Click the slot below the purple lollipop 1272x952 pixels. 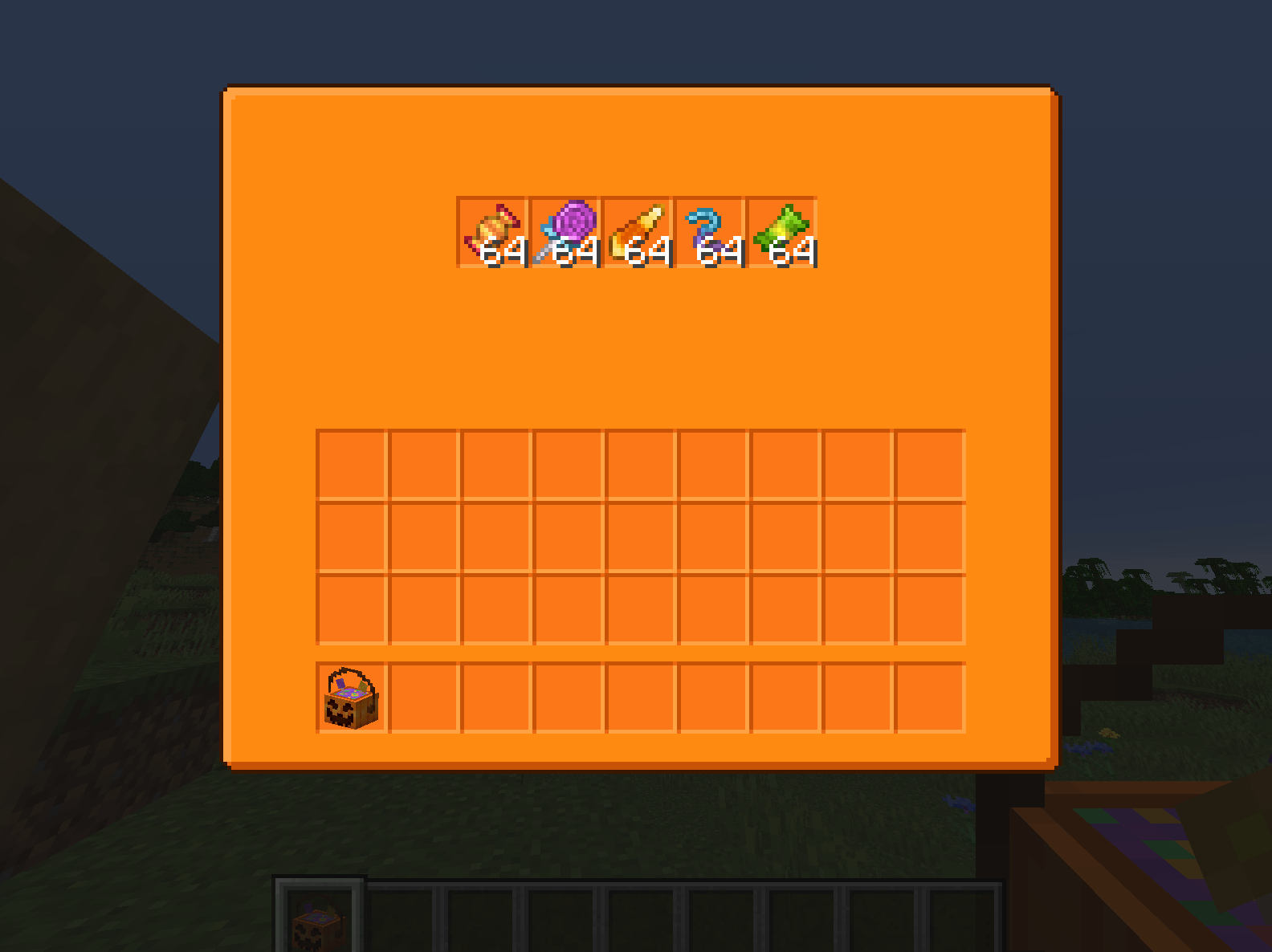pos(568,464)
